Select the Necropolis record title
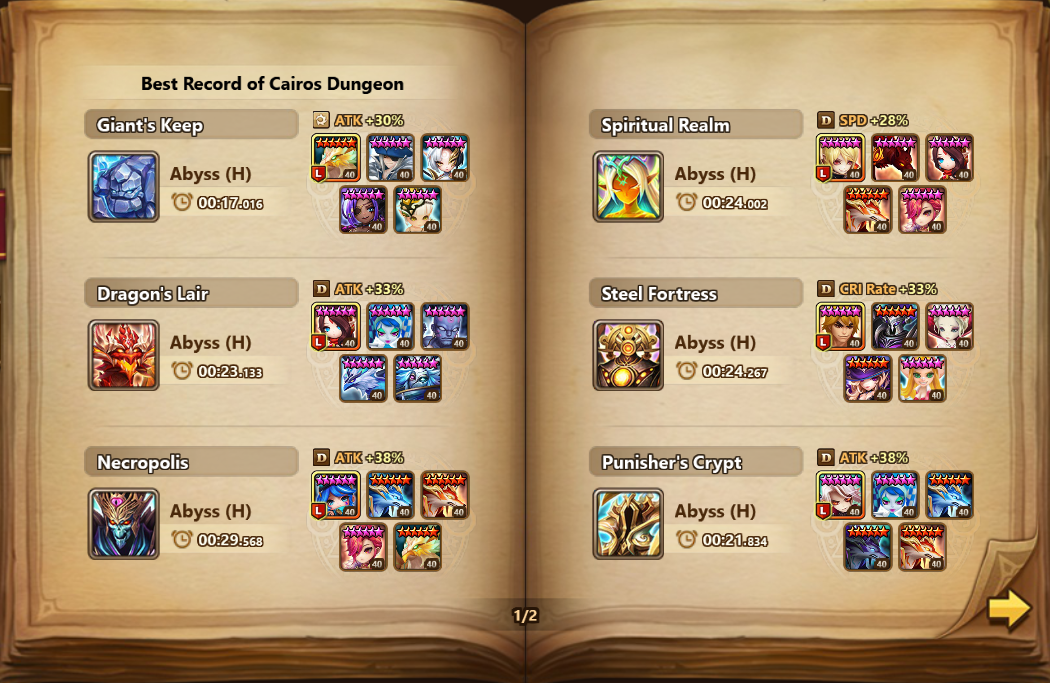1050x683 pixels. tap(143, 462)
